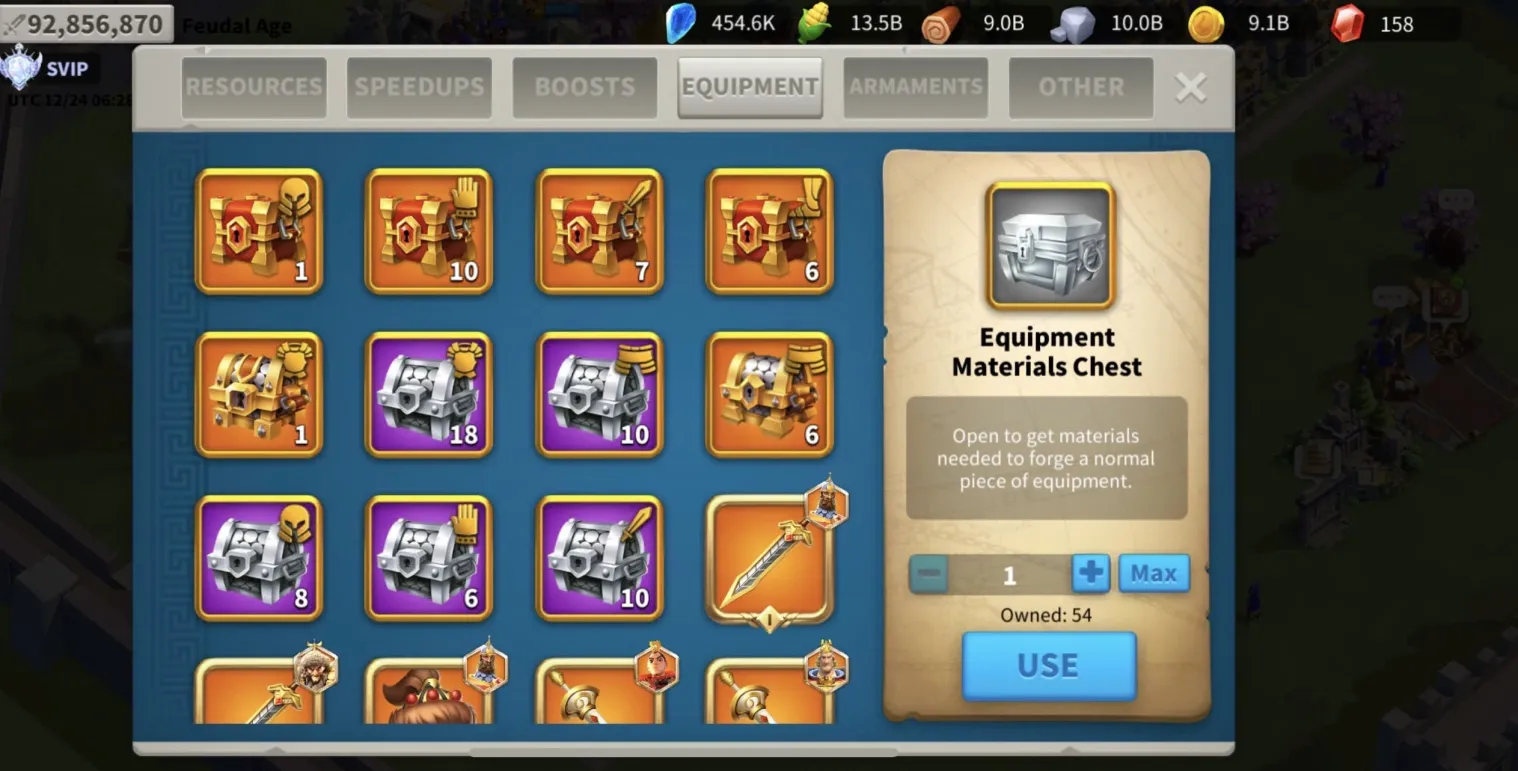Screen dimensions: 1518x771
Task: Open the Other tab
Action: click(x=1081, y=88)
